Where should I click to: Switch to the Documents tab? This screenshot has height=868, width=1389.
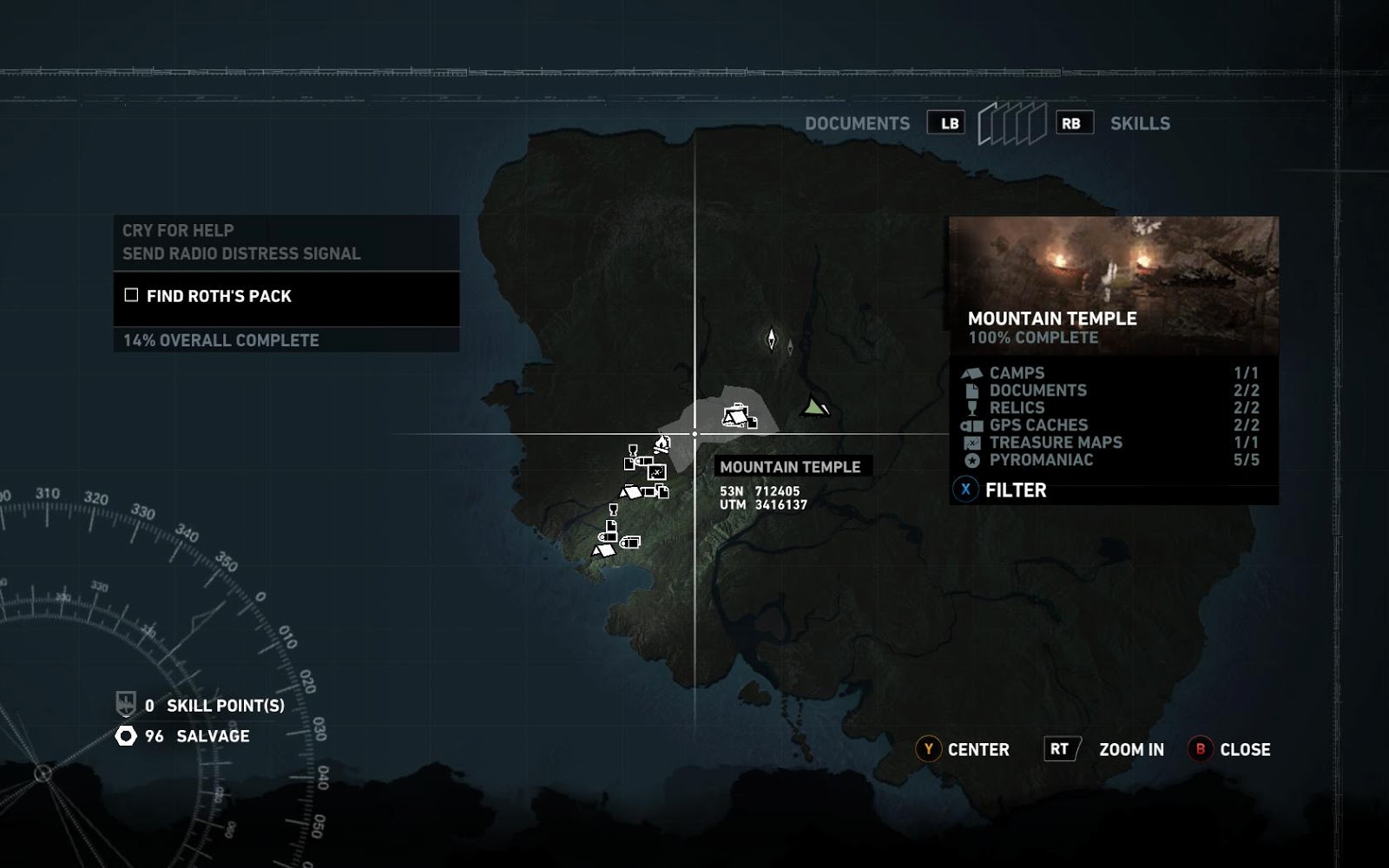click(857, 123)
